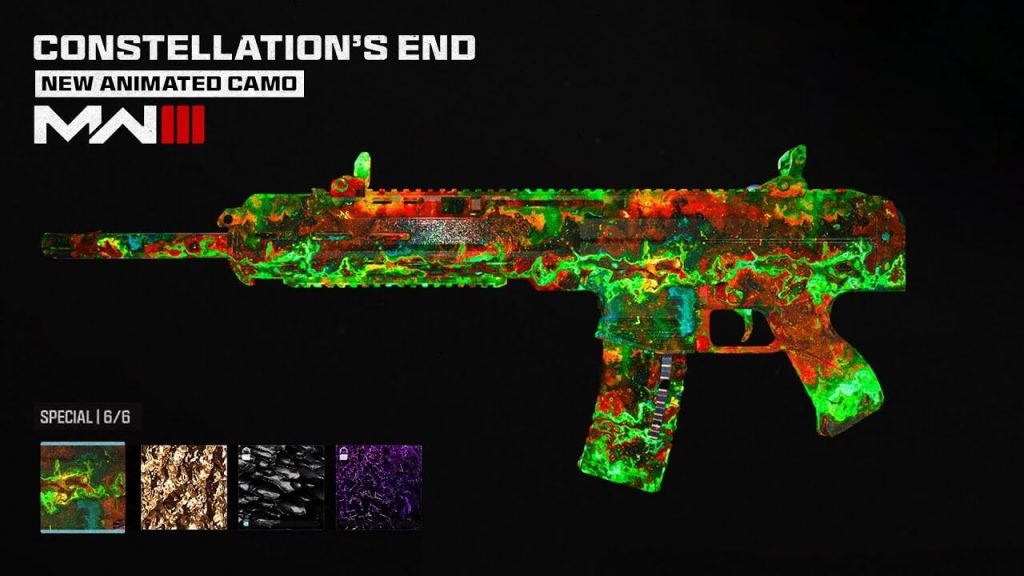This screenshot has height=576, width=1024.
Task: Select the purple crystal camo swatch
Action: (x=379, y=487)
